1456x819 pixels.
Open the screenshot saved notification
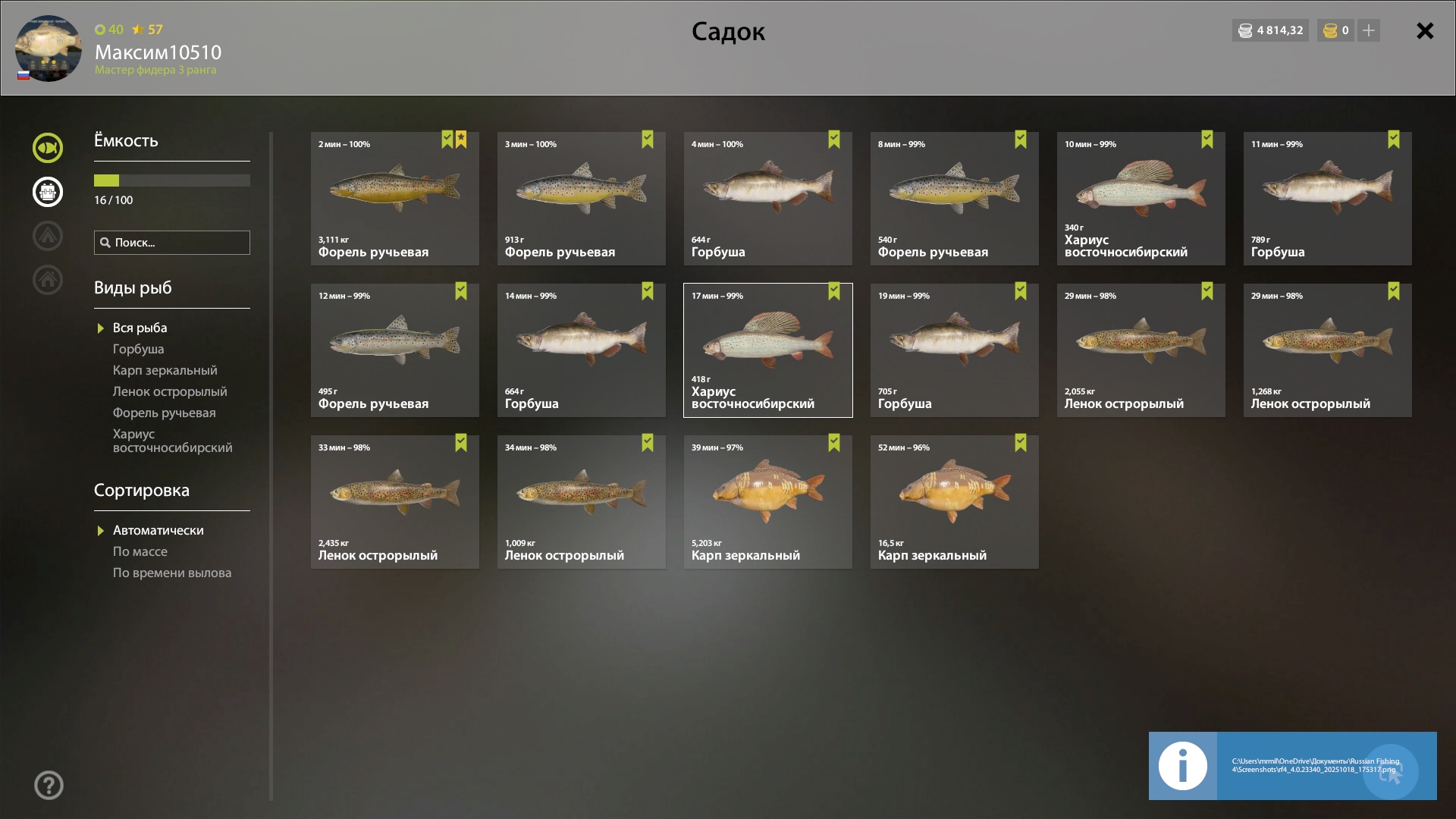(1292, 766)
